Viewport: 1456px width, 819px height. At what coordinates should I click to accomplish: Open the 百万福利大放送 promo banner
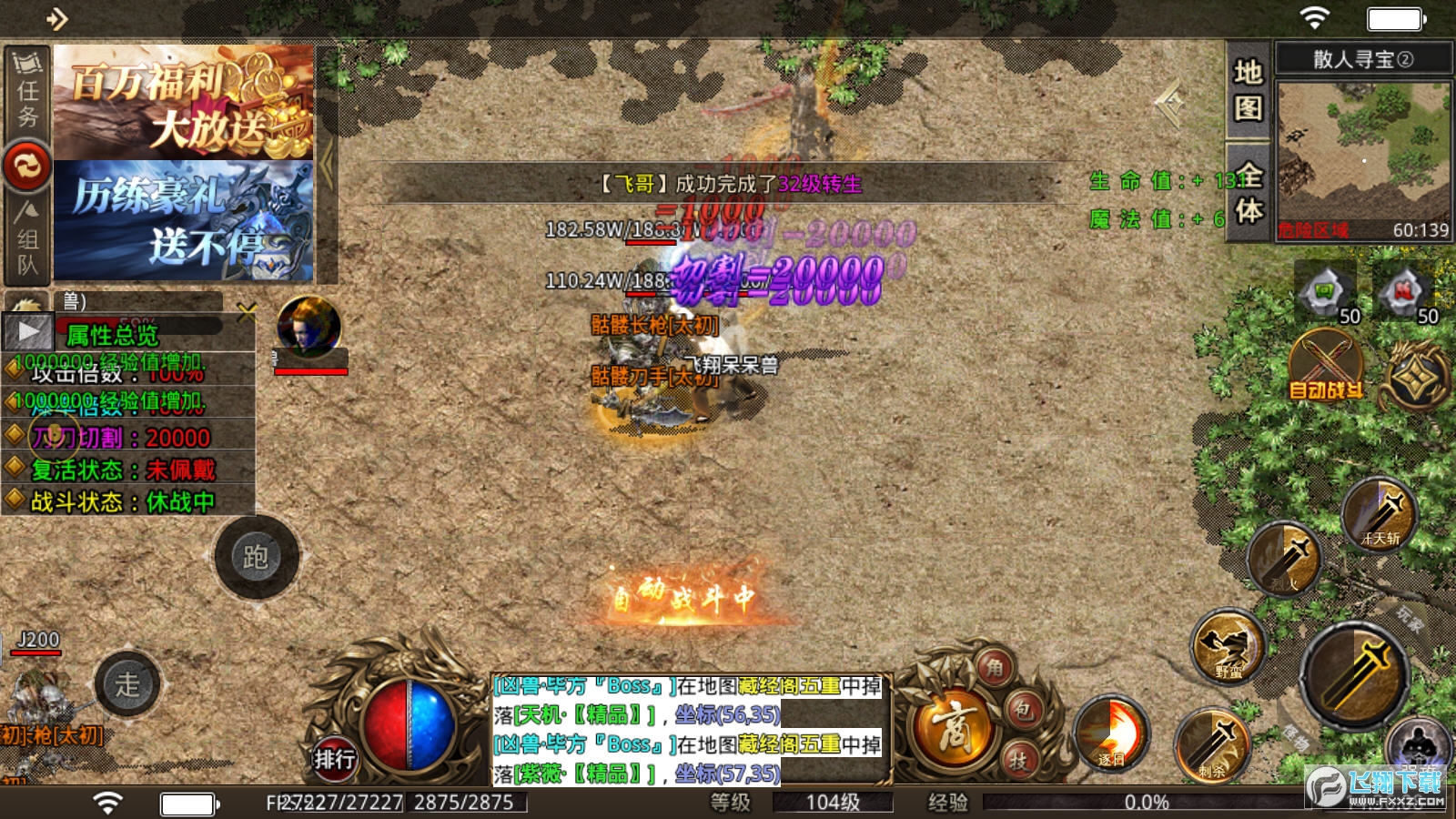184,102
